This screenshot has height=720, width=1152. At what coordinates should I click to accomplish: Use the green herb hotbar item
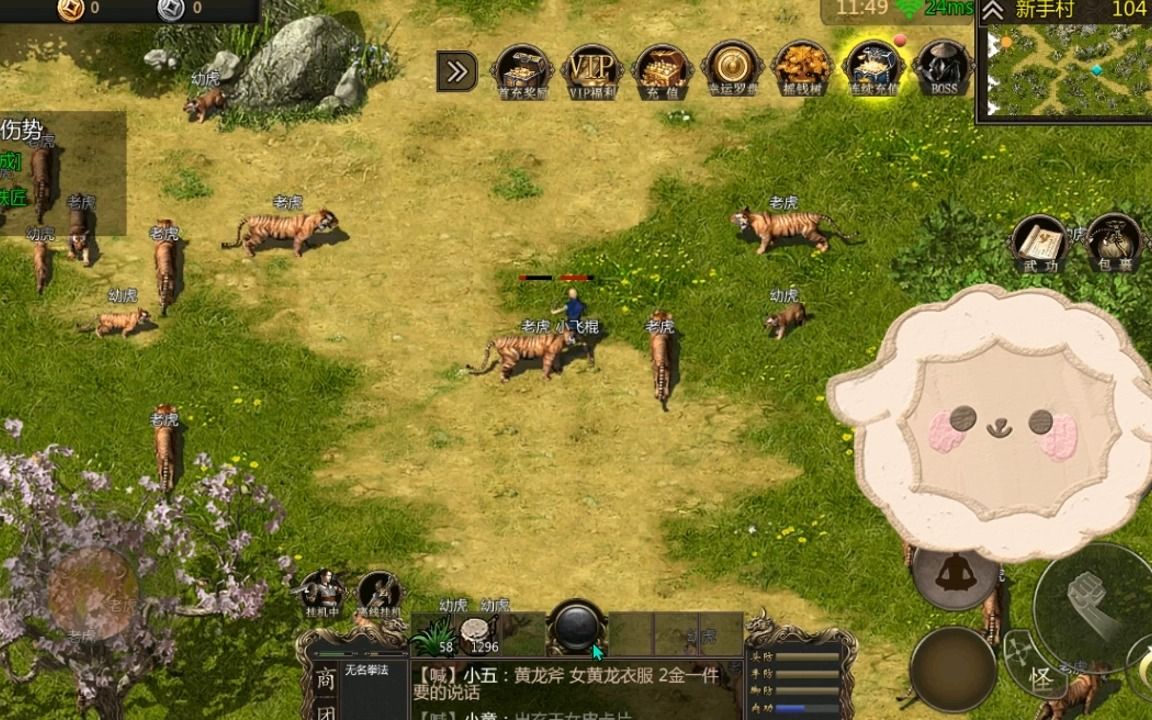point(435,633)
